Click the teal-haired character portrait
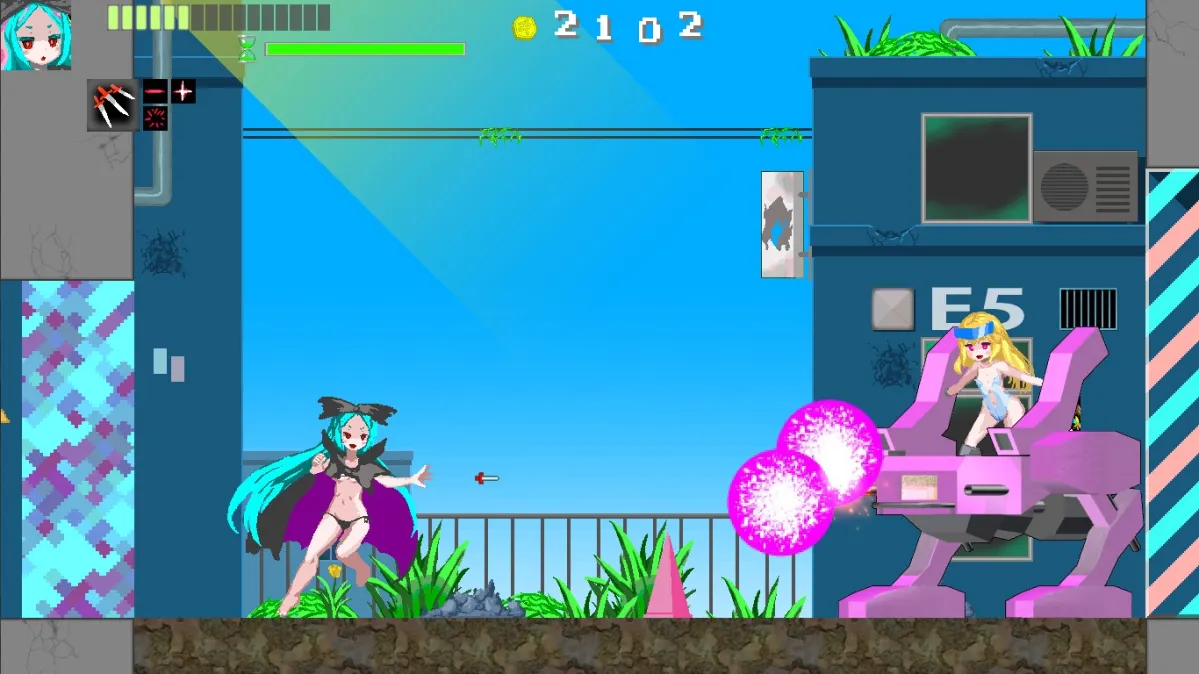The width and height of the screenshot is (1199, 674). point(36,35)
